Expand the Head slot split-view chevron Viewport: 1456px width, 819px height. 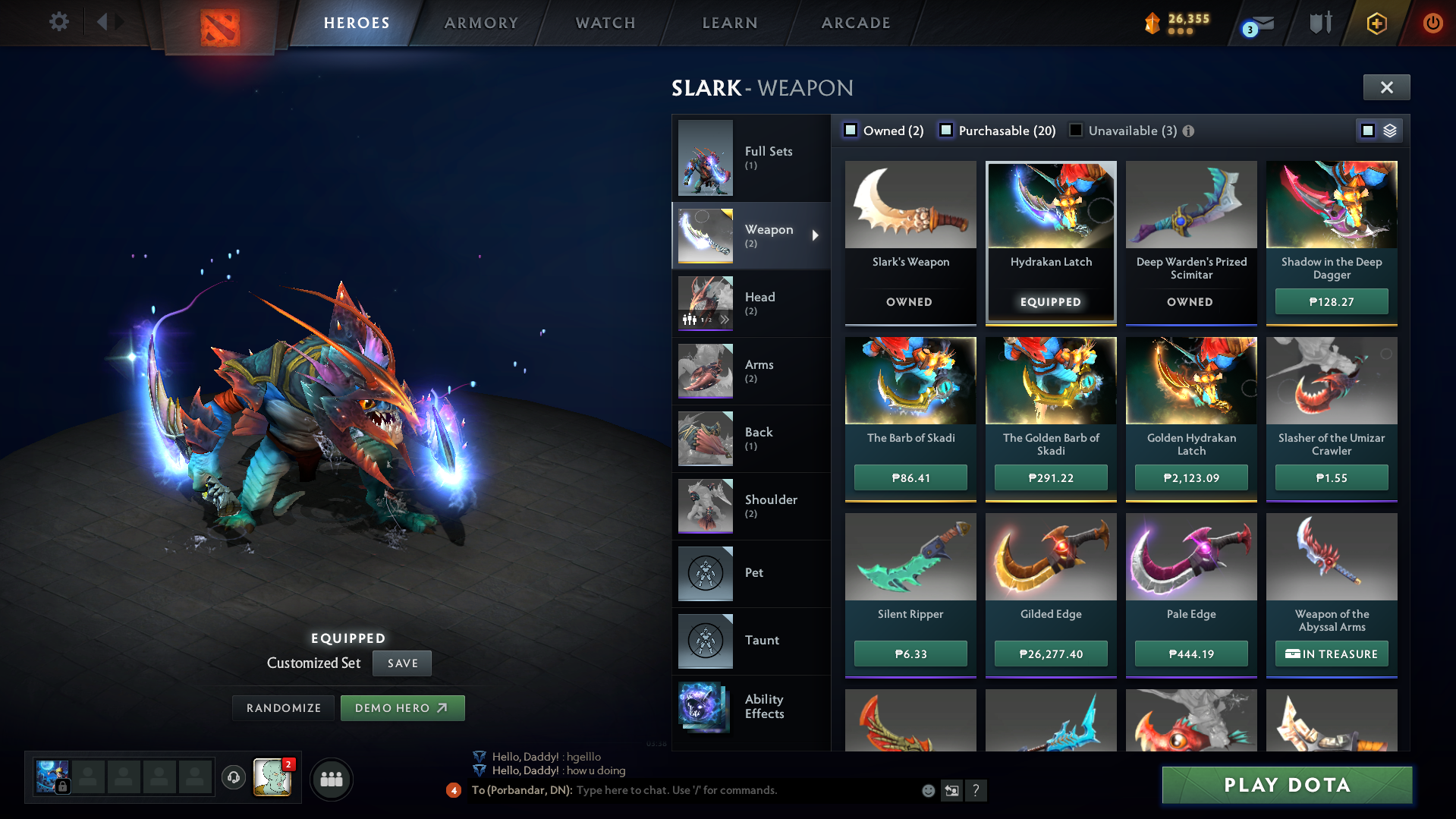725,320
